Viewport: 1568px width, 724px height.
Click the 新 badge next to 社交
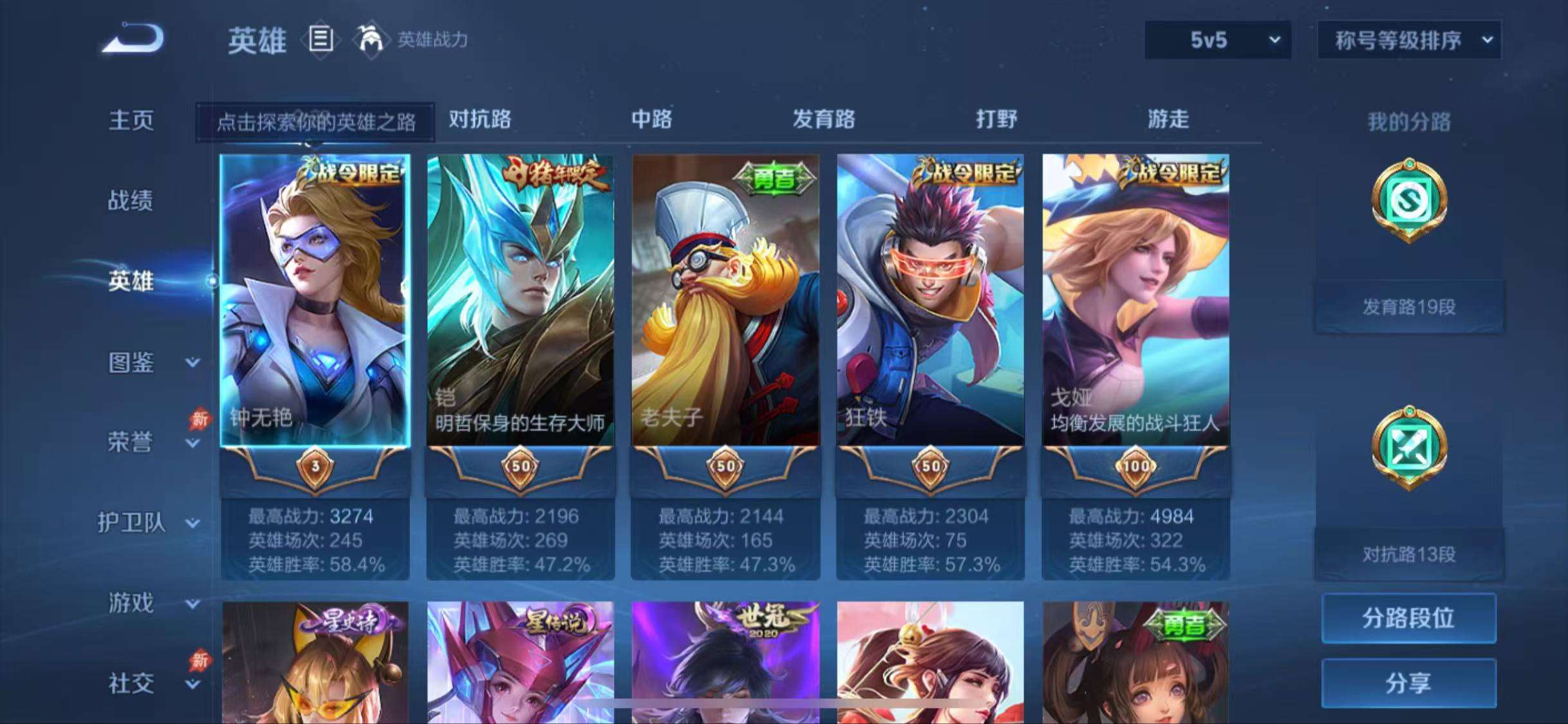pyautogui.click(x=201, y=661)
